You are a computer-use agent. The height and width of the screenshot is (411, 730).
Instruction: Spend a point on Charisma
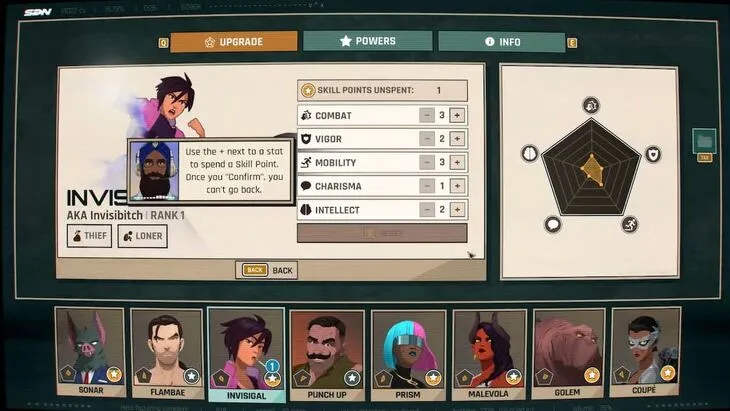click(457, 186)
